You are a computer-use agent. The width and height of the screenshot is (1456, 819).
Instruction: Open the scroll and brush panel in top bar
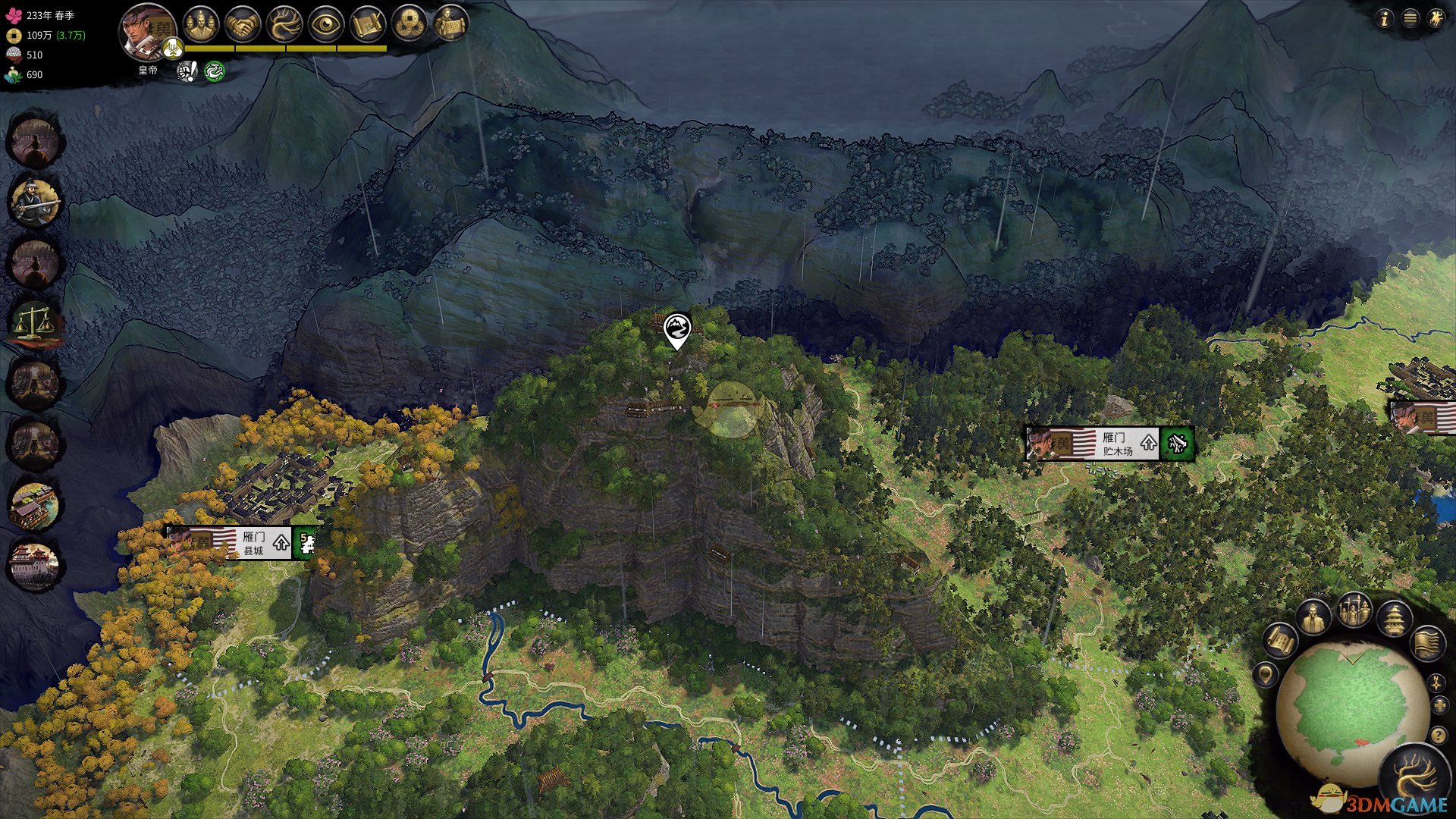point(367,24)
